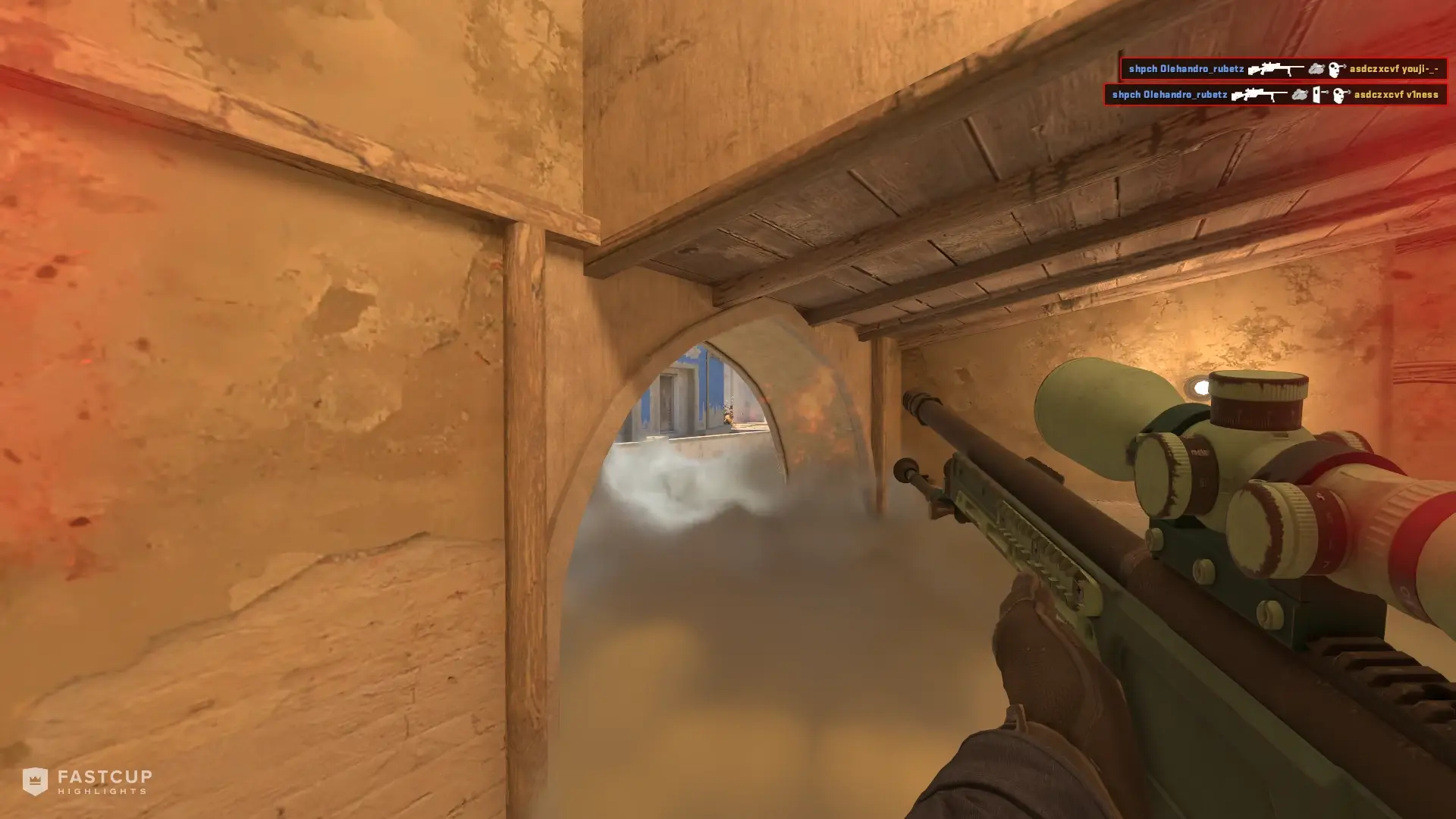The width and height of the screenshot is (1456, 819).
Task: Click the red border of the lower kill entry
Action: (x=1106, y=95)
